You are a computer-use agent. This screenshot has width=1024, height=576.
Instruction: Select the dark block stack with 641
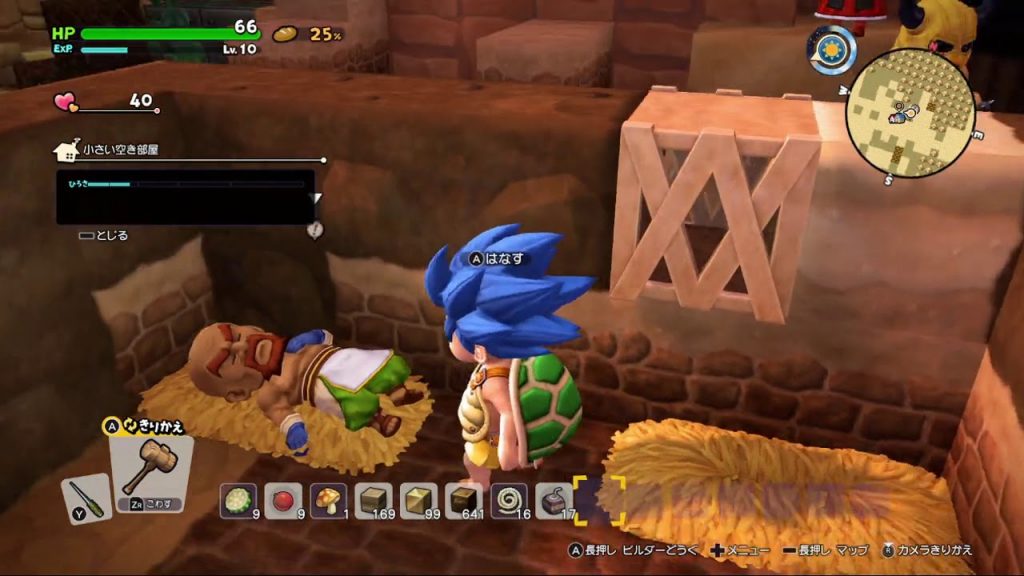click(x=463, y=498)
